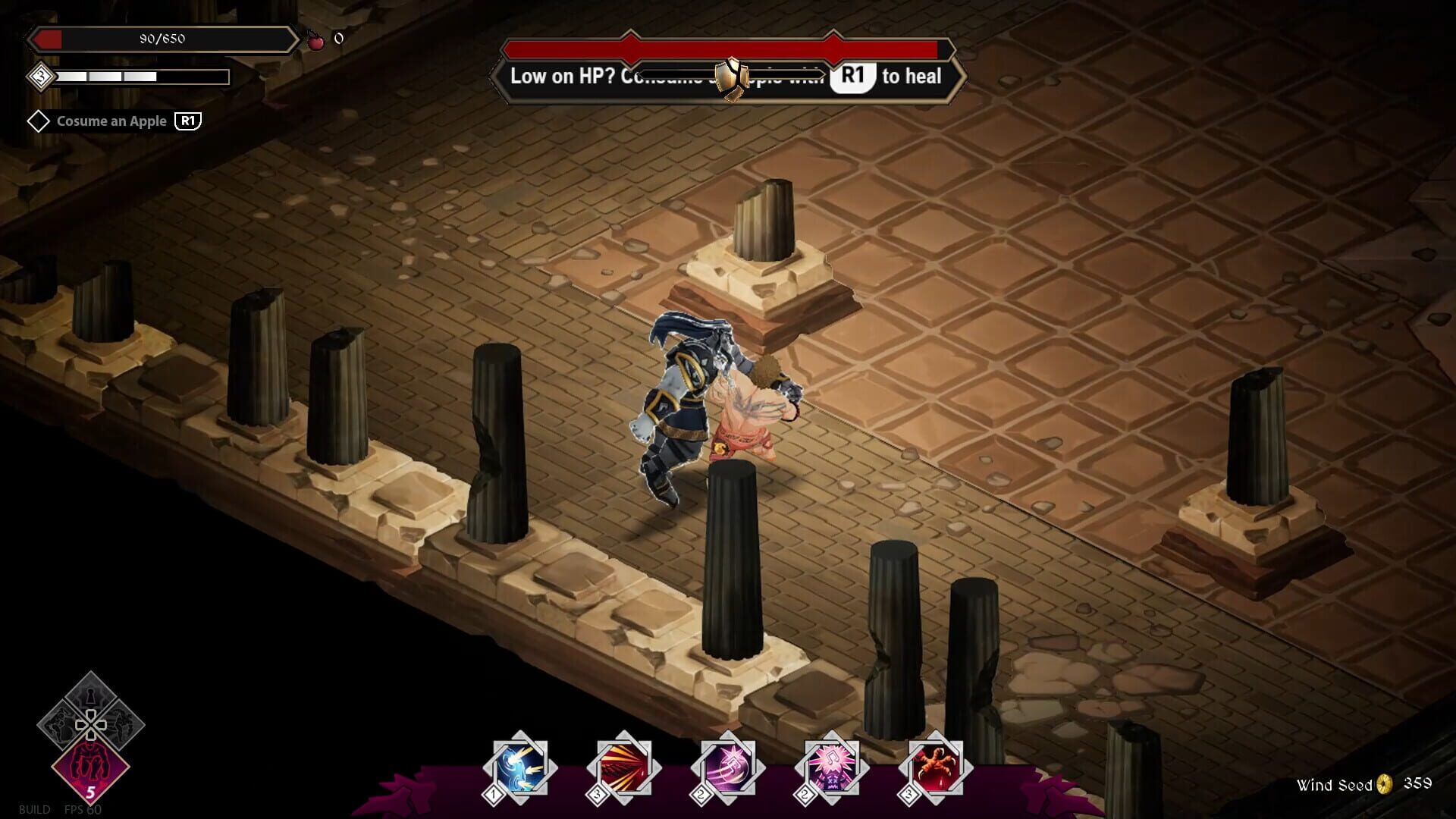
Task: Click the BUILD label in the bottom corner
Action: pyautogui.click(x=34, y=808)
